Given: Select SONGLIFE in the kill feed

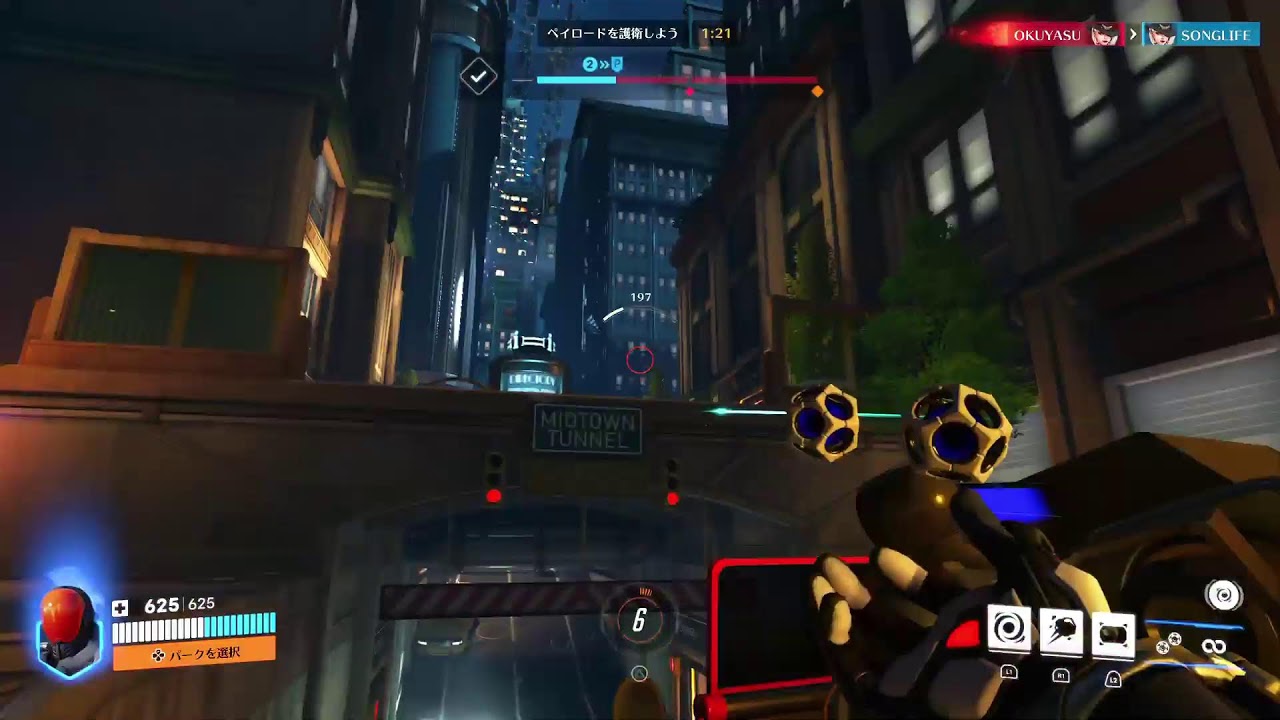Looking at the screenshot, I should pyautogui.click(x=1214, y=35).
